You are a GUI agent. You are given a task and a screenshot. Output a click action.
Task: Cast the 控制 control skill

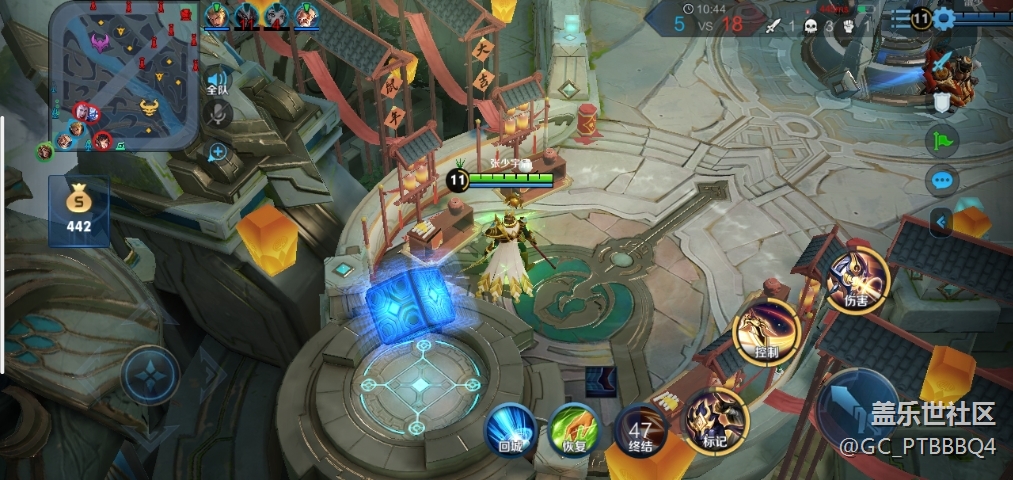766,335
